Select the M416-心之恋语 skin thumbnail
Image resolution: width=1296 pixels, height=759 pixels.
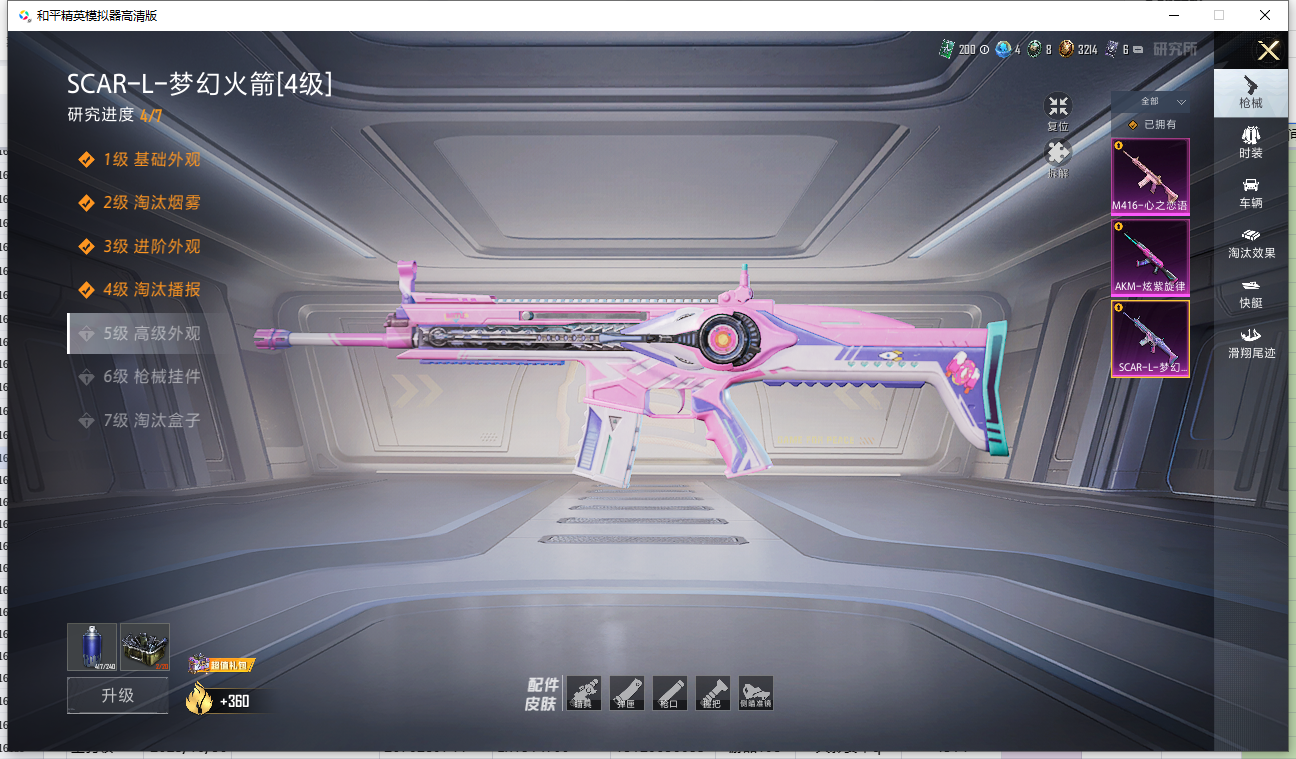tap(1150, 177)
